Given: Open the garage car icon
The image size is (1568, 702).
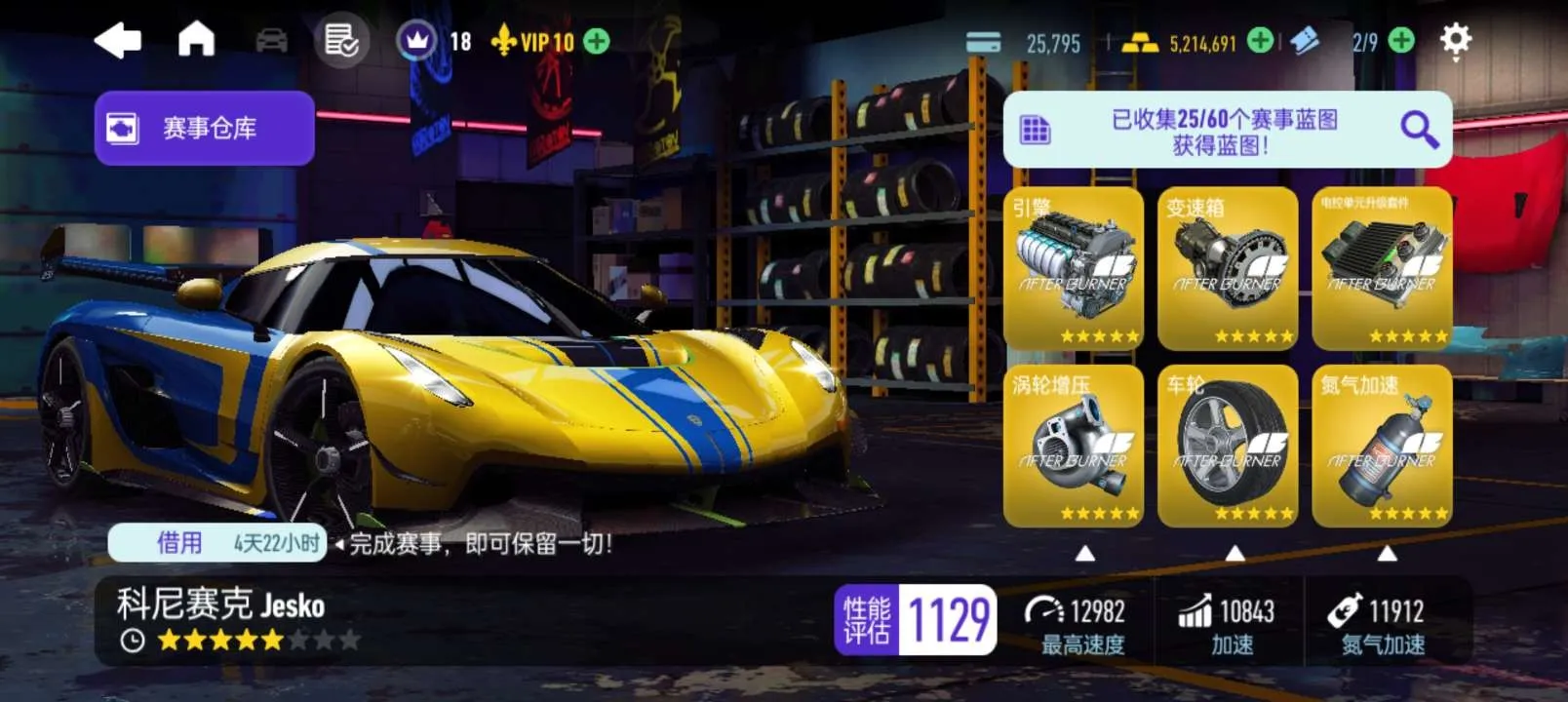Looking at the screenshot, I should pos(271,41).
